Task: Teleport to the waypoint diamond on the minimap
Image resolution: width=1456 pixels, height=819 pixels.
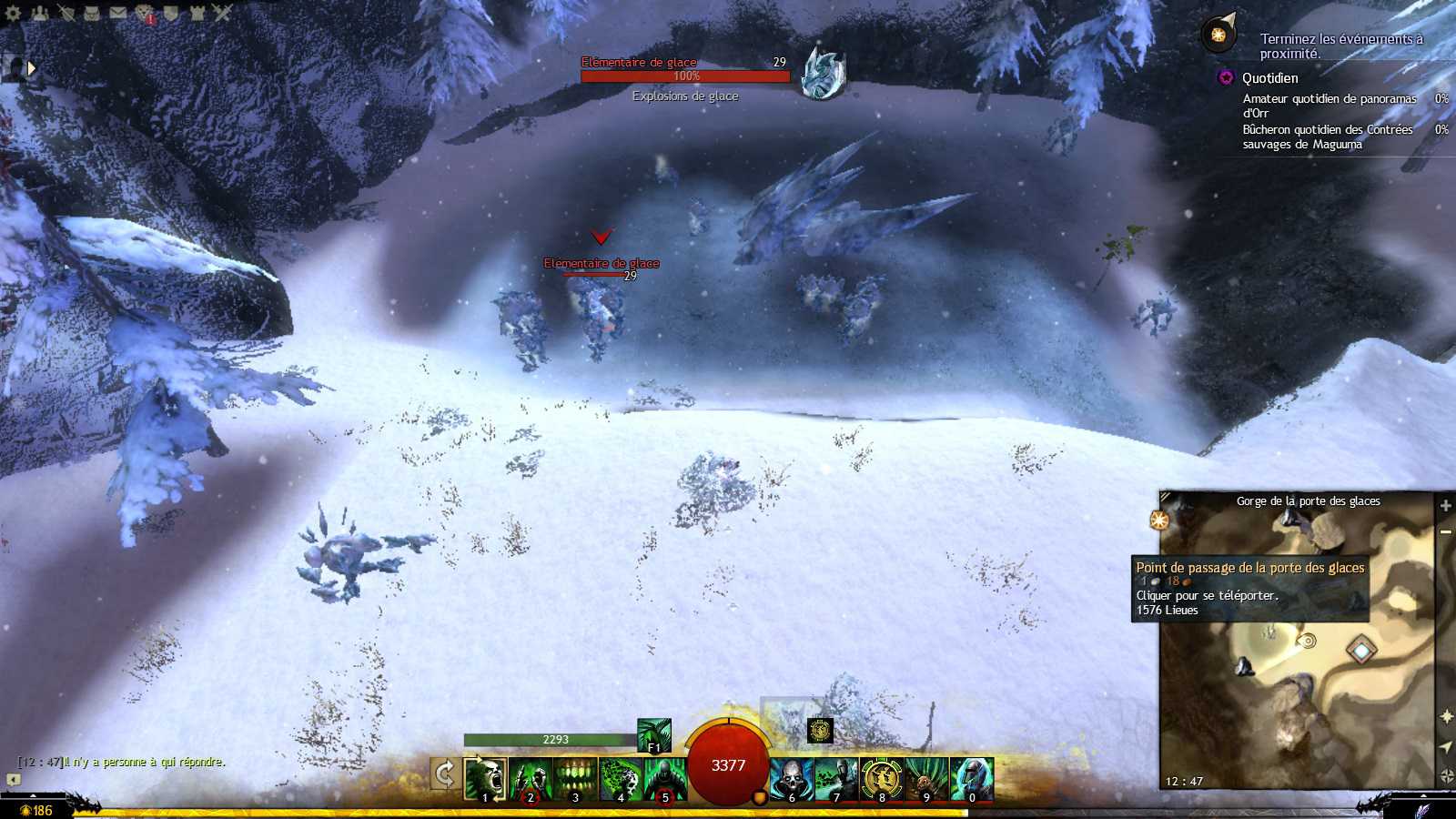Action: click(x=1361, y=650)
